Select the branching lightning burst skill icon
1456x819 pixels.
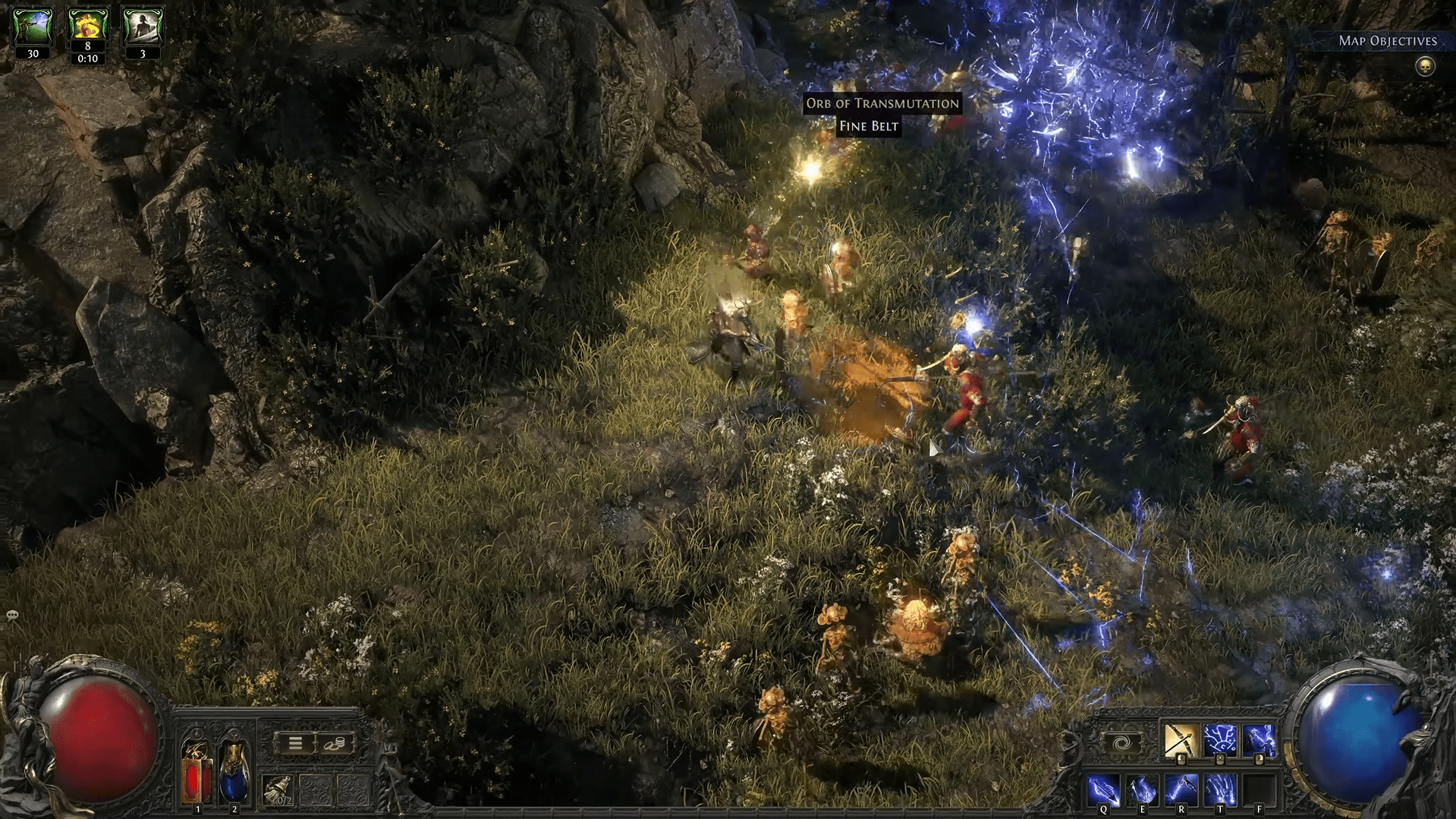pyautogui.click(x=1220, y=741)
